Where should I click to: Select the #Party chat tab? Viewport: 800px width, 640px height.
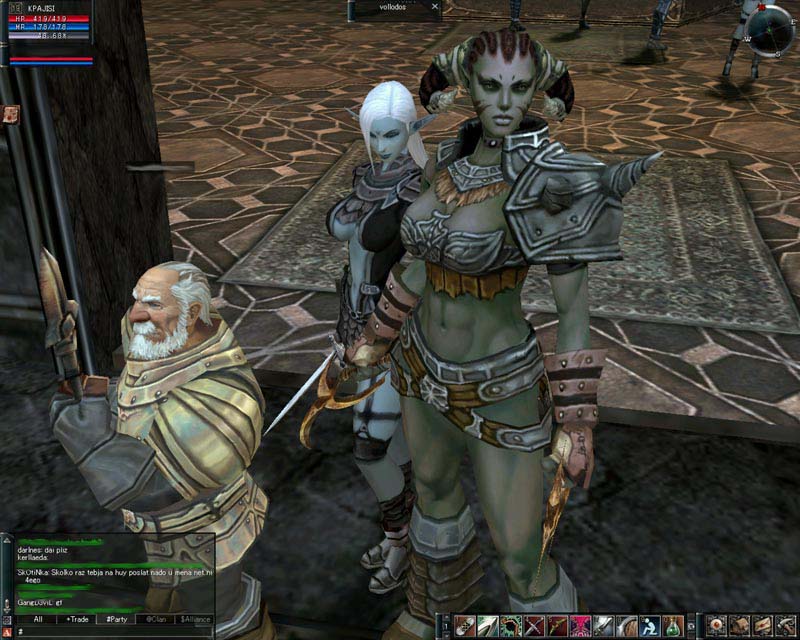pyautogui.click(x=115, y=619)
